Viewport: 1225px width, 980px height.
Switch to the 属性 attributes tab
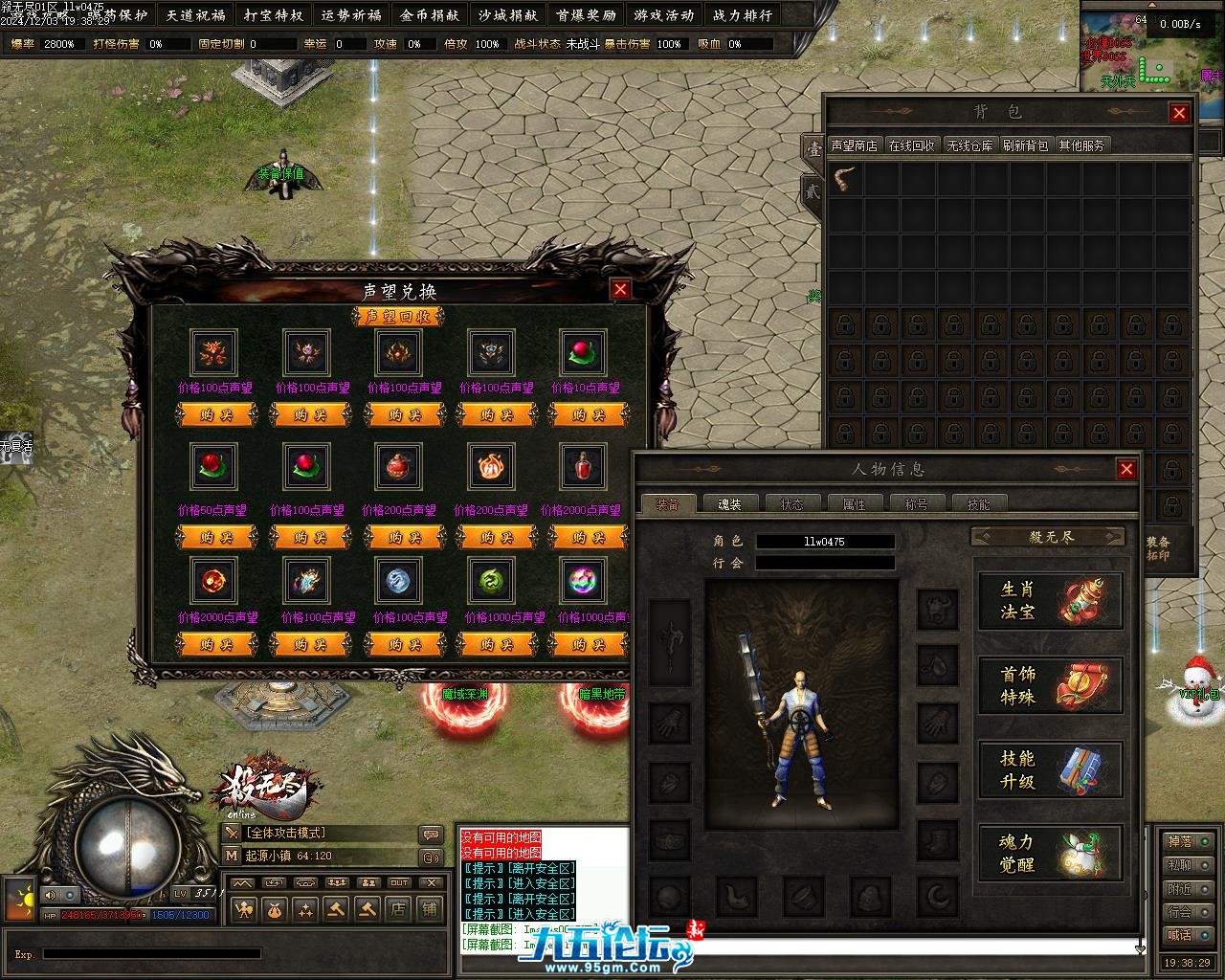pyautogui.click(x=854, y=503)
